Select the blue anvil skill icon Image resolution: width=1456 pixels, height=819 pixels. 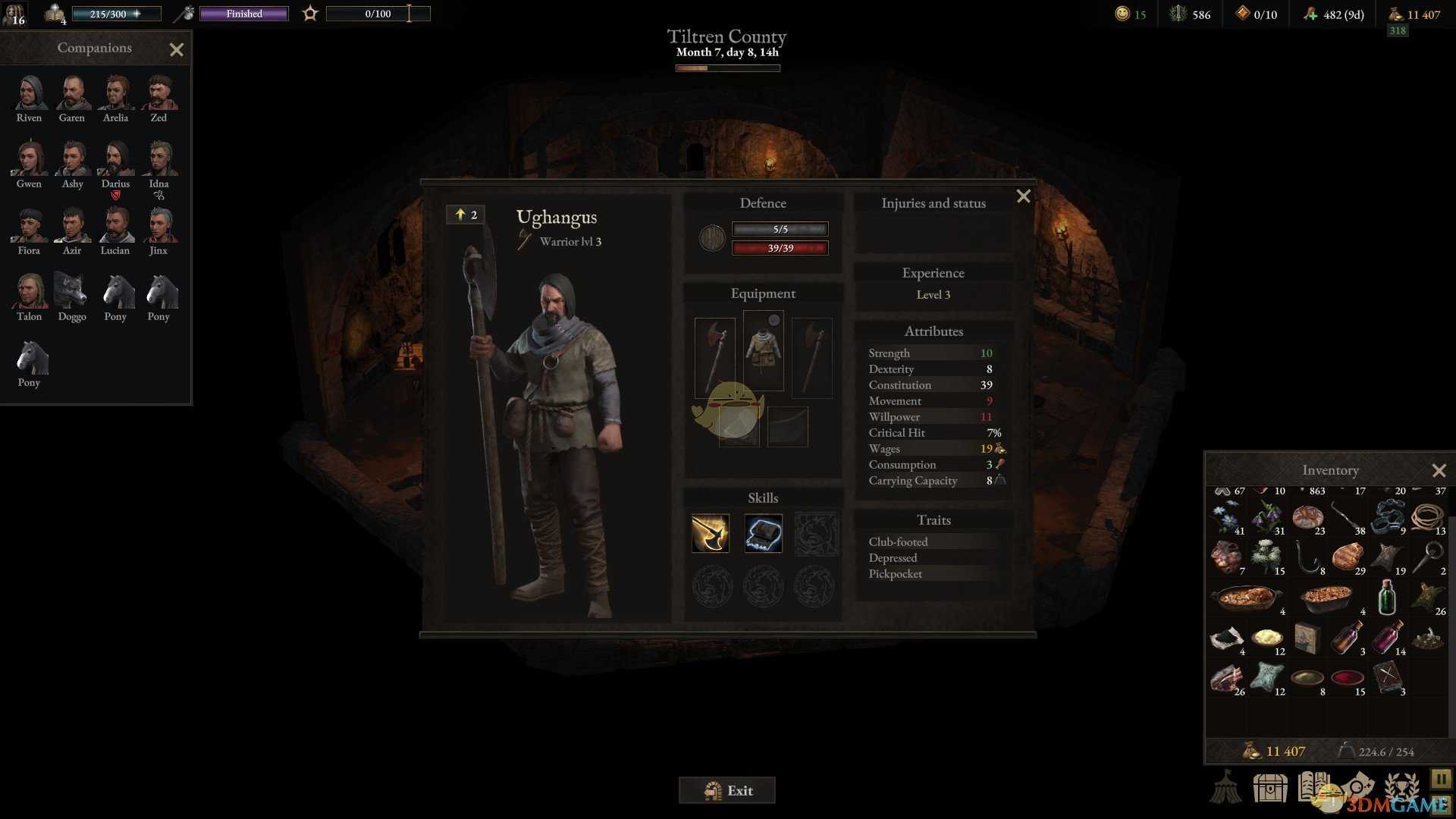[763, 532]
